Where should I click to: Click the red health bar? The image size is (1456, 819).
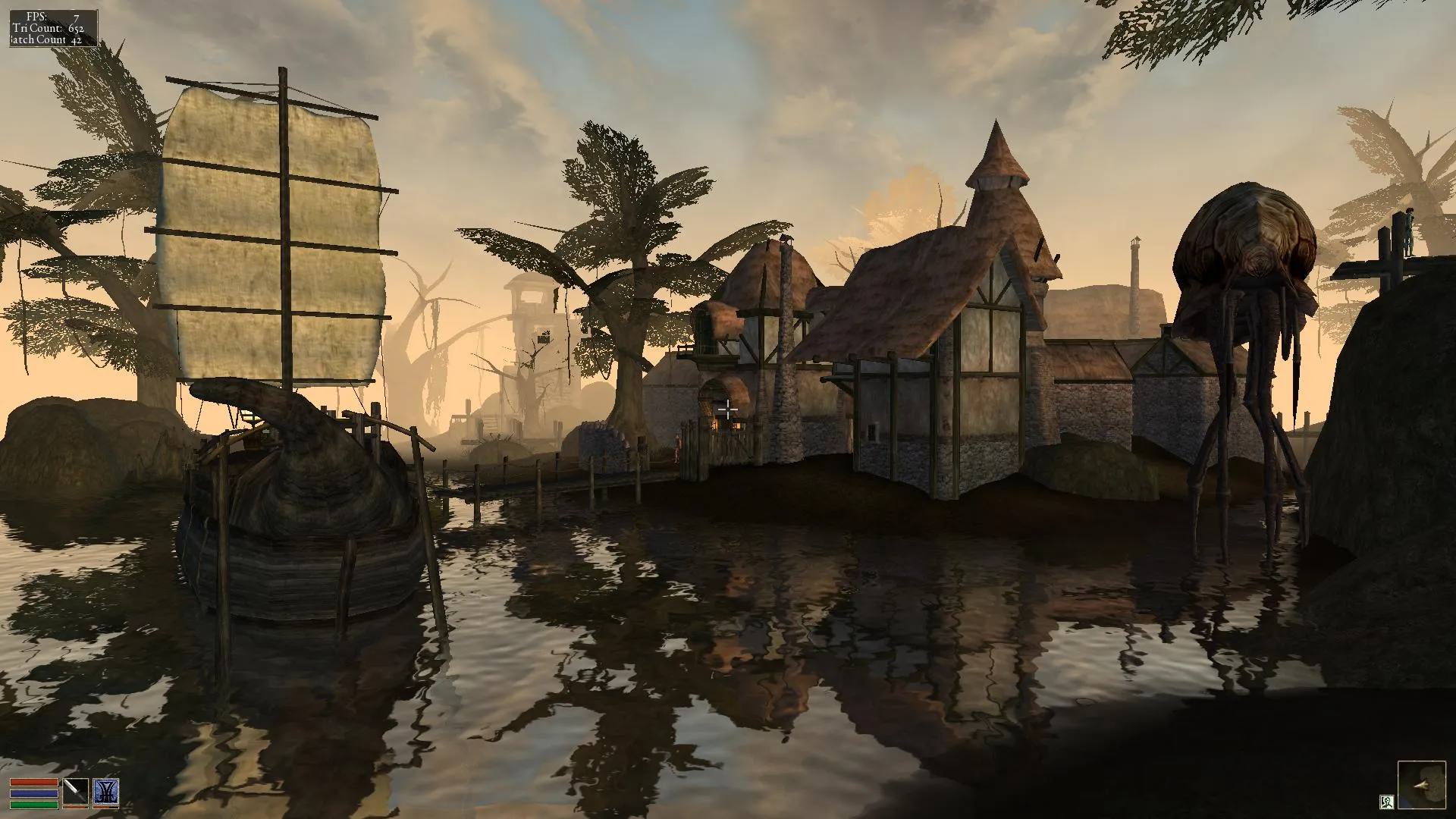click(x=34, y=782)
